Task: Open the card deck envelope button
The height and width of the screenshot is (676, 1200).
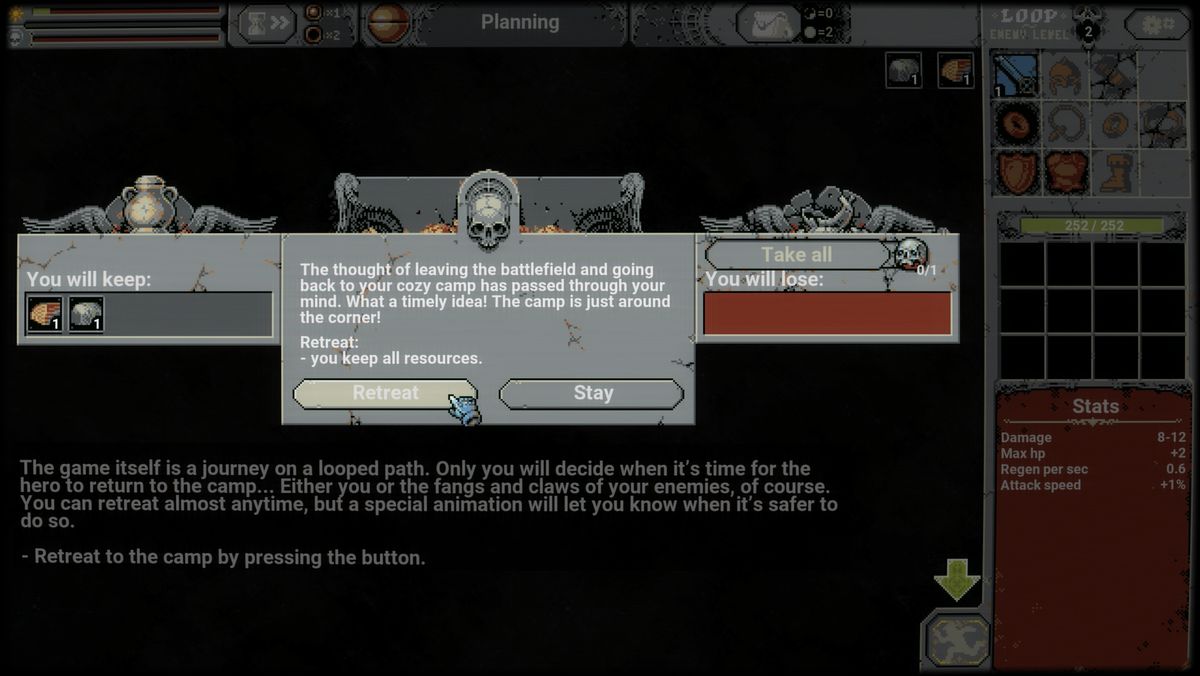Action: (x=768, y=23)
